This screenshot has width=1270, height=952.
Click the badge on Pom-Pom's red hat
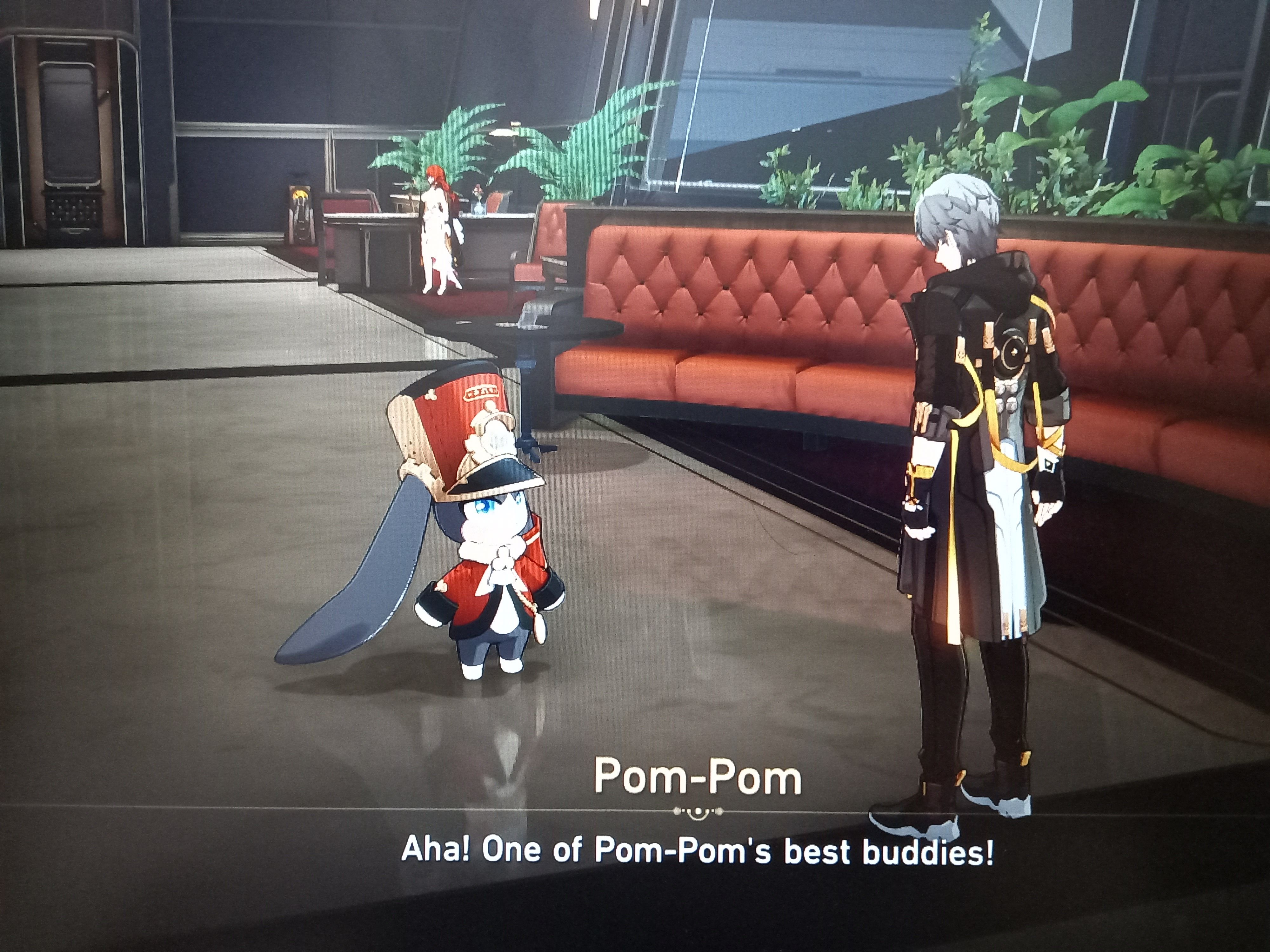tap(481, 391)
